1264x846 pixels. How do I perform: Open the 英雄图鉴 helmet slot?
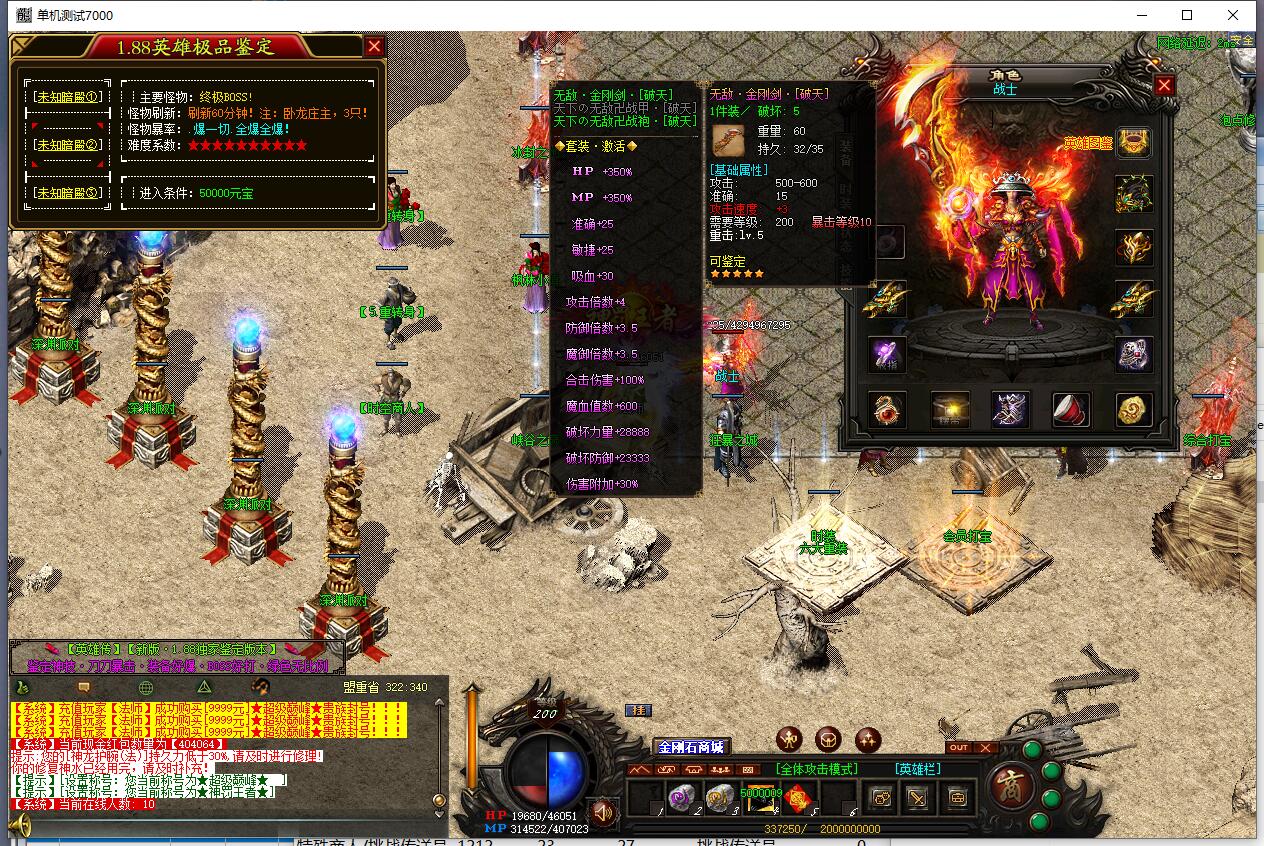(x=1134, y=143)
